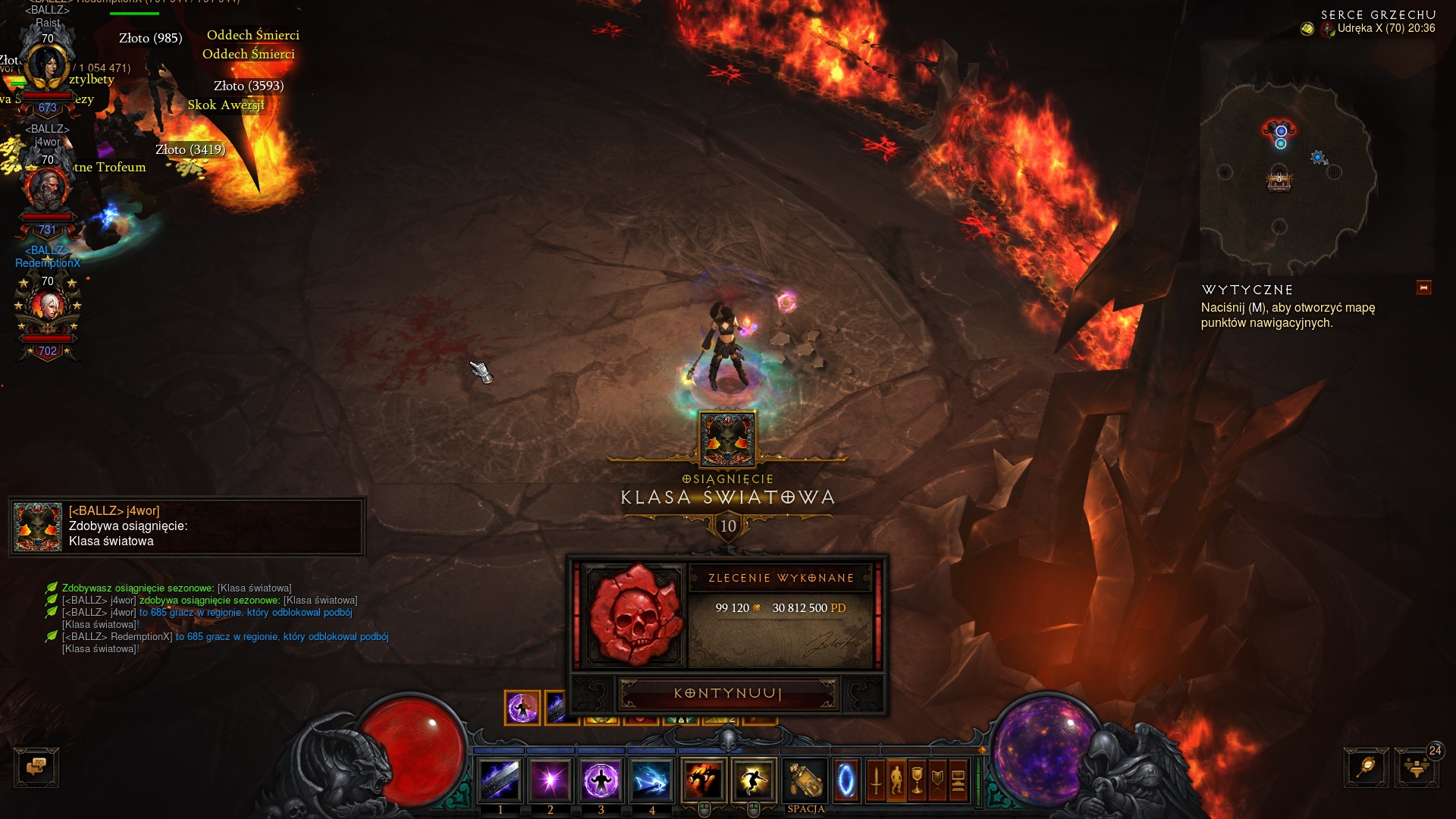Screen dimensions: 1456x819
Task: Open the social friends button showing 24
Action: coord(1416,767)
